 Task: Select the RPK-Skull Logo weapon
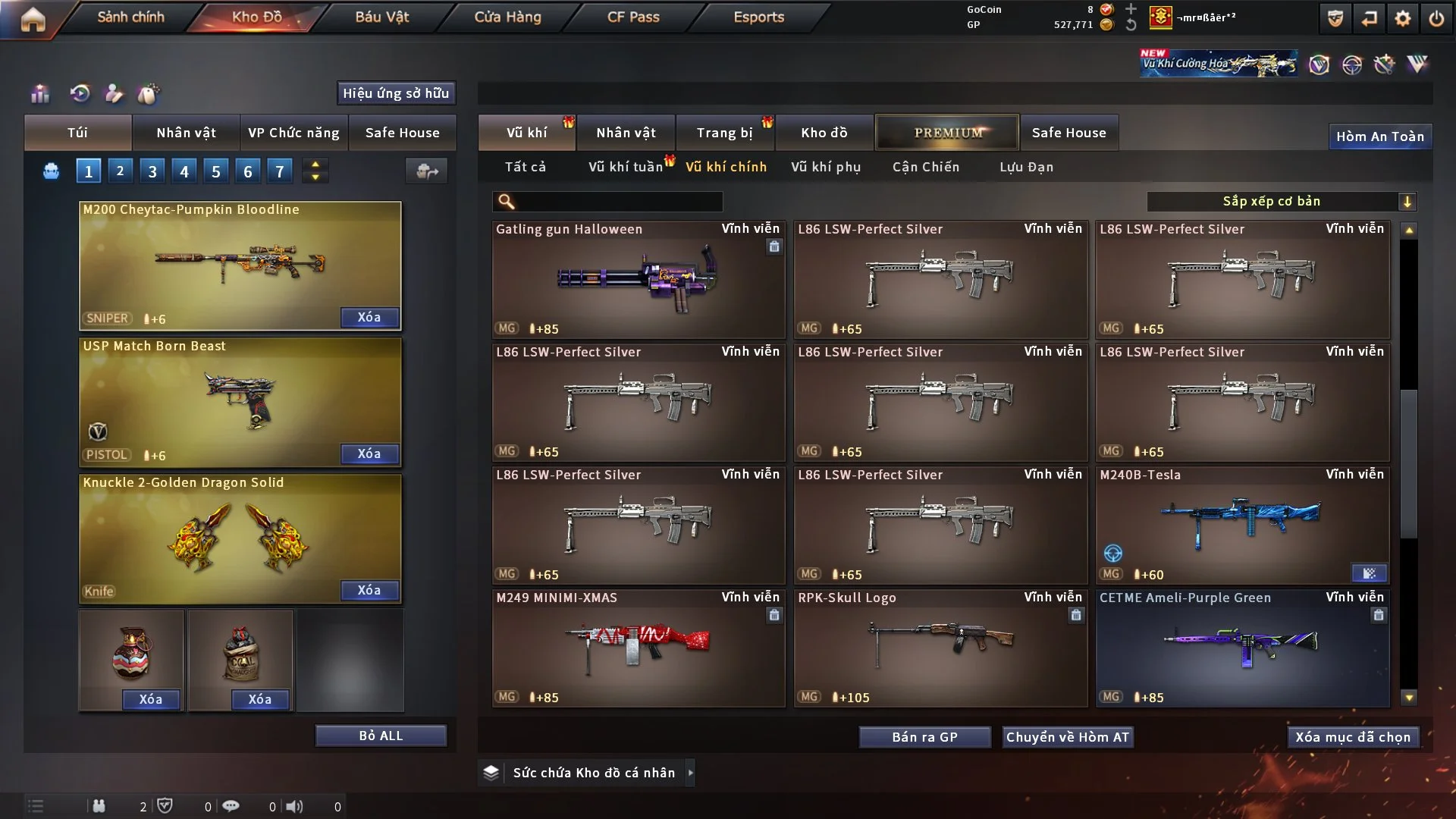tap(940, 648)
